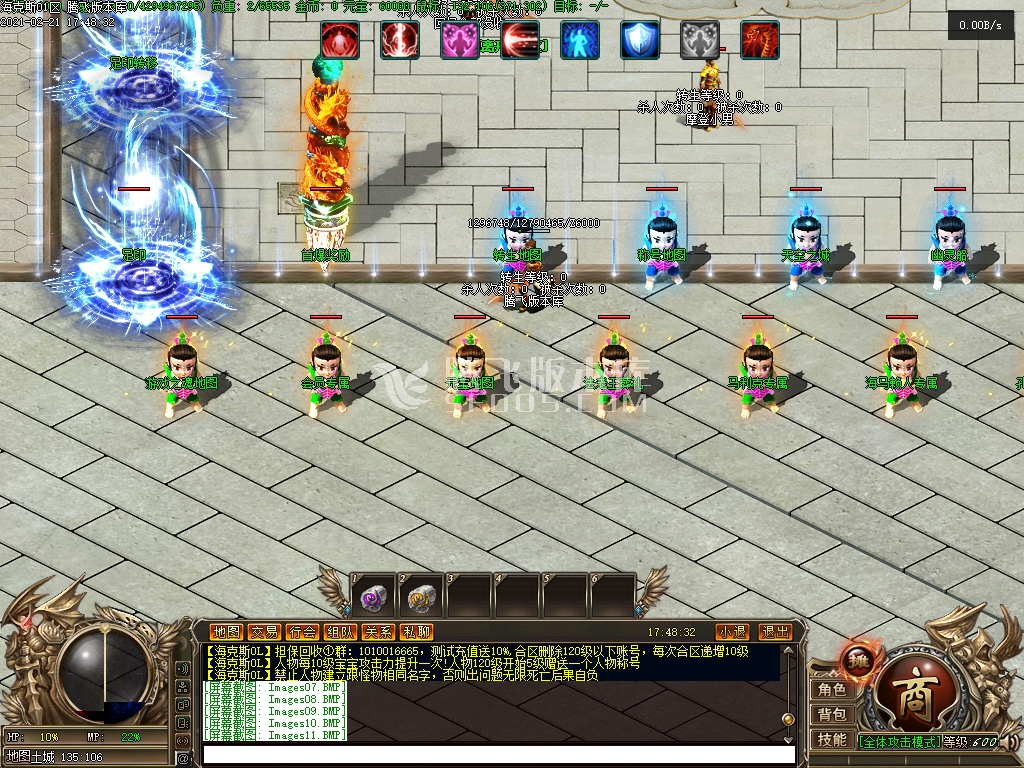The width and height of the screenshot is (1024, 768).
Task: Click the 退出 exit button
Action: 775,632
